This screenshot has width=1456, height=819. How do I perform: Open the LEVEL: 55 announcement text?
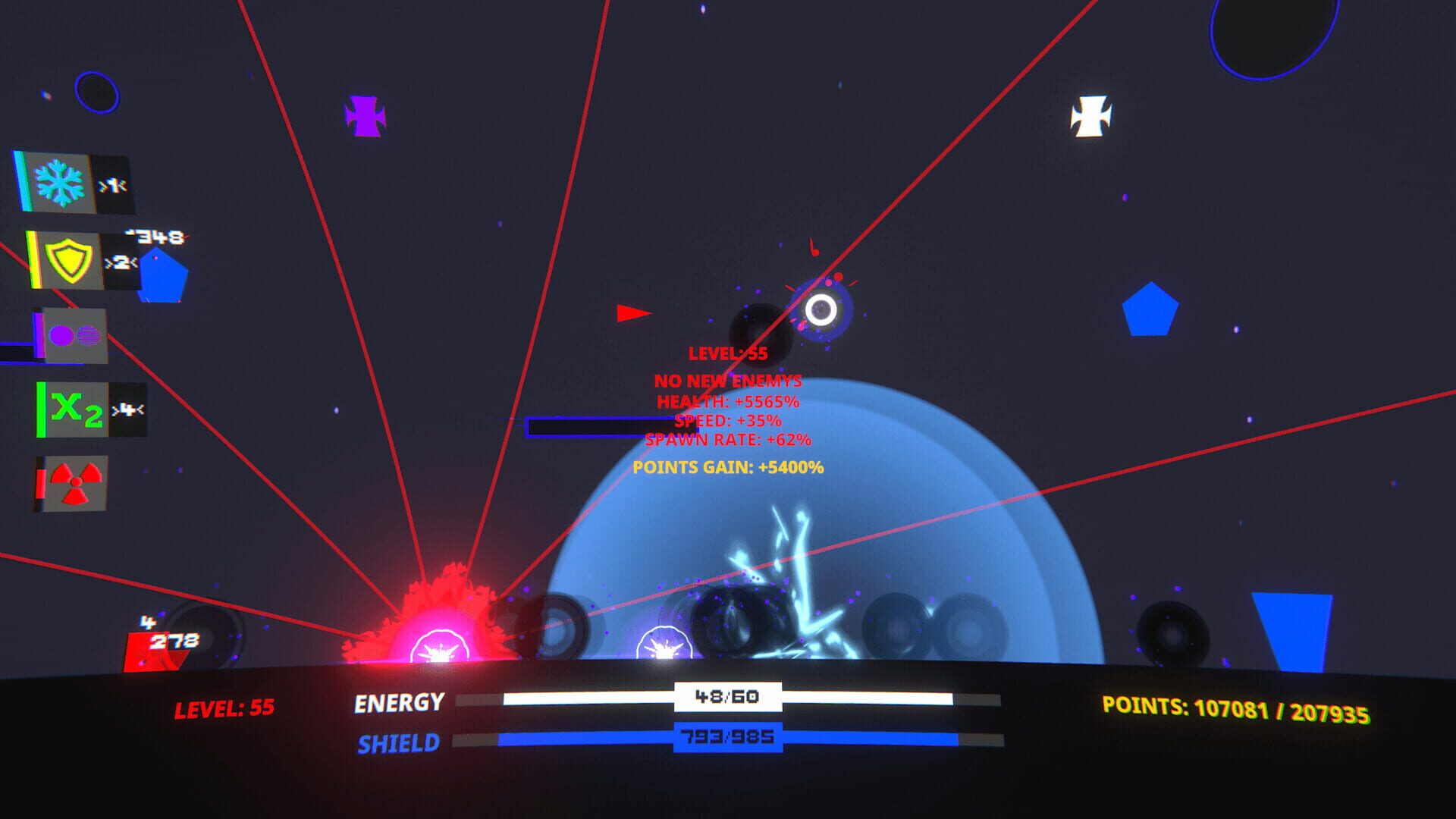point(728,352)
